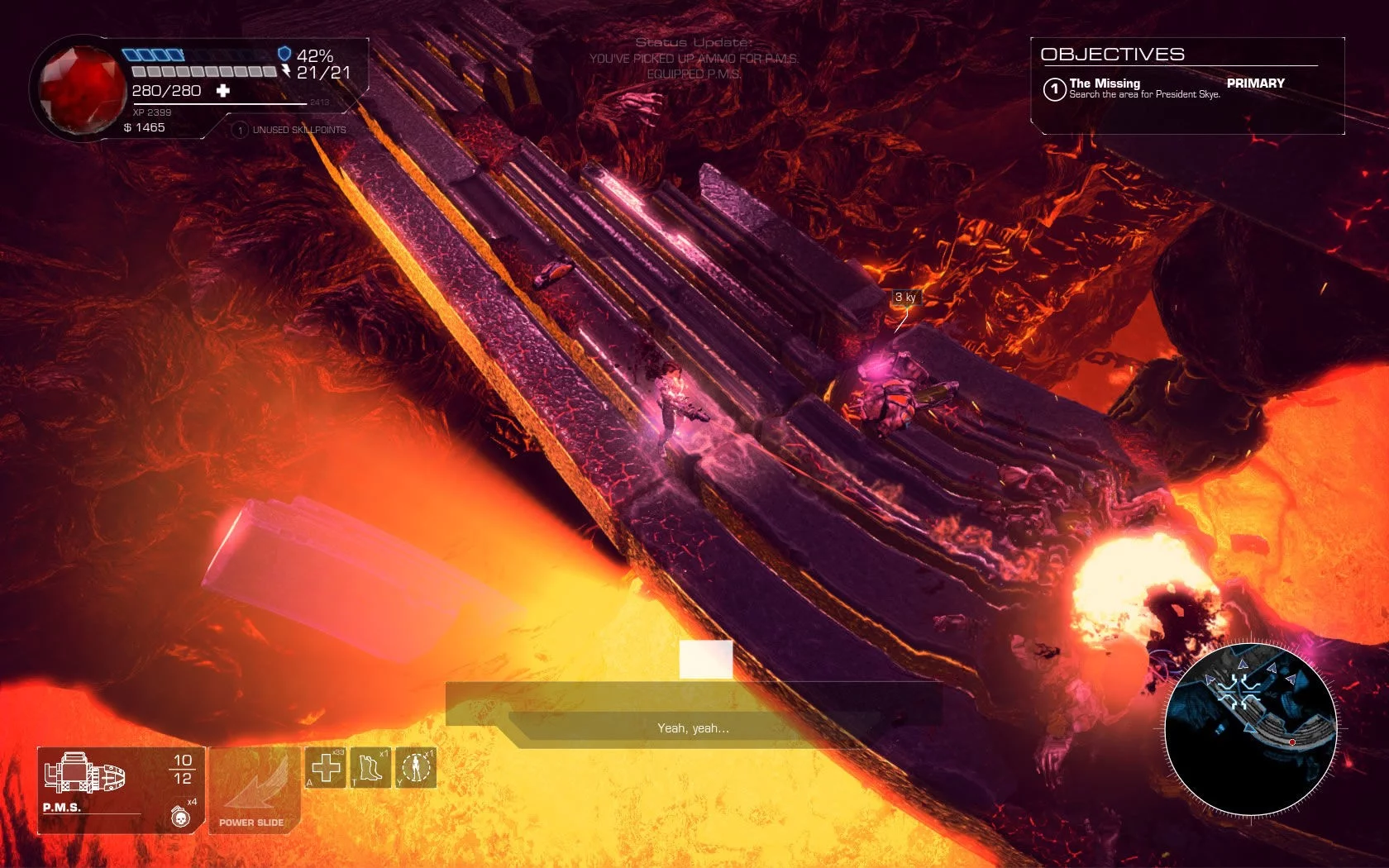This screenshot has width=1389, height=868.
Task: Click the red gem character portrait
Action: (x=80, y=88)
